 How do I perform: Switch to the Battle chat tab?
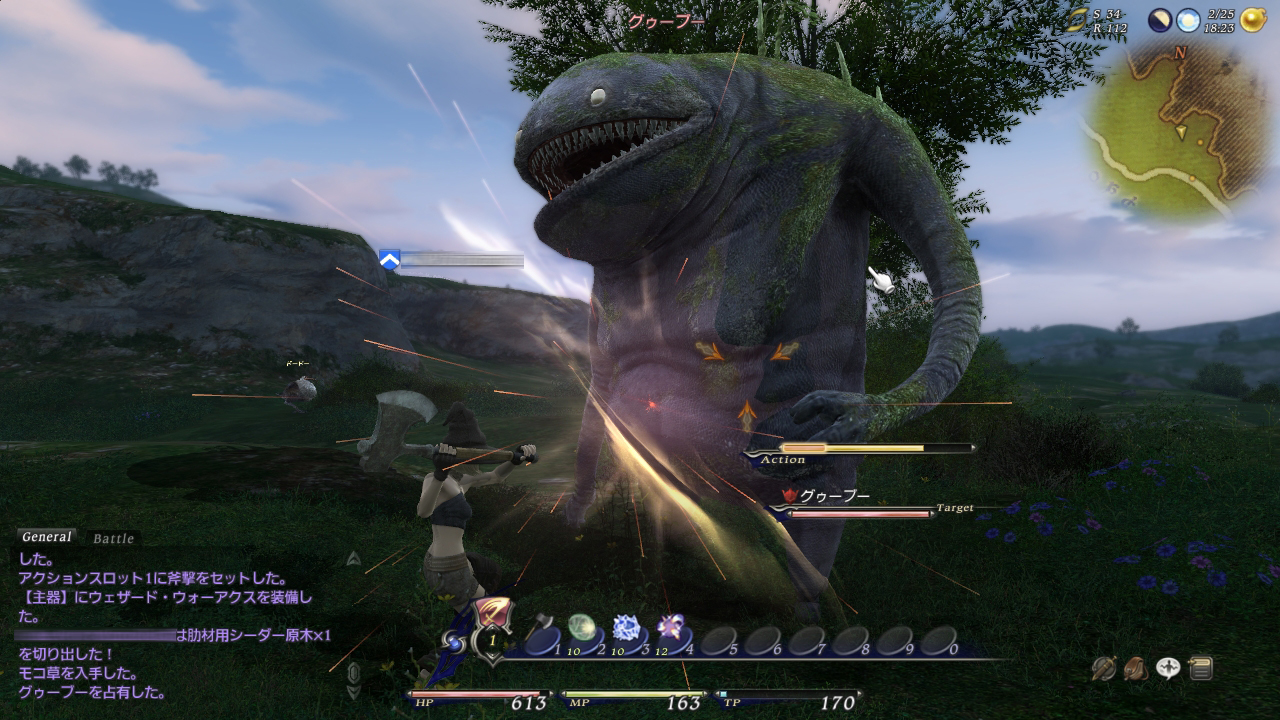click(113, 539)
